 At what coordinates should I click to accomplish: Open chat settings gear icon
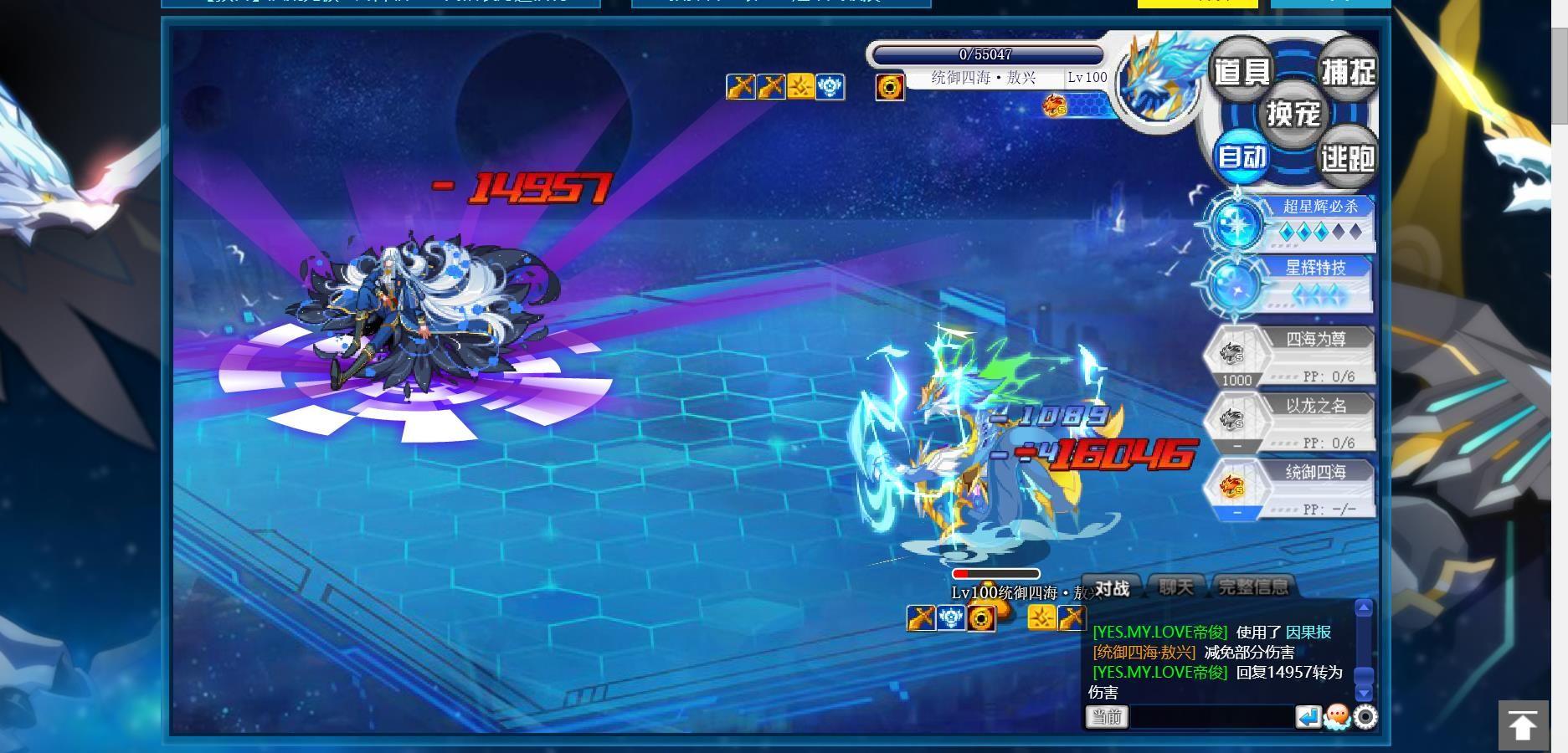click(1365, 717)
